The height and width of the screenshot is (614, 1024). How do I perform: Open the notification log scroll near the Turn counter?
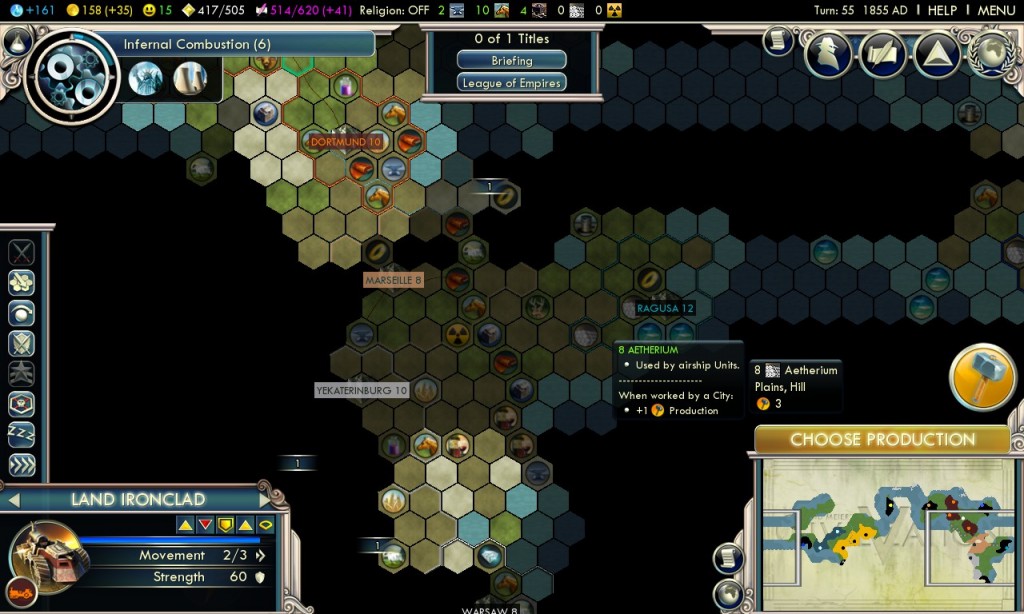(779, 40)
